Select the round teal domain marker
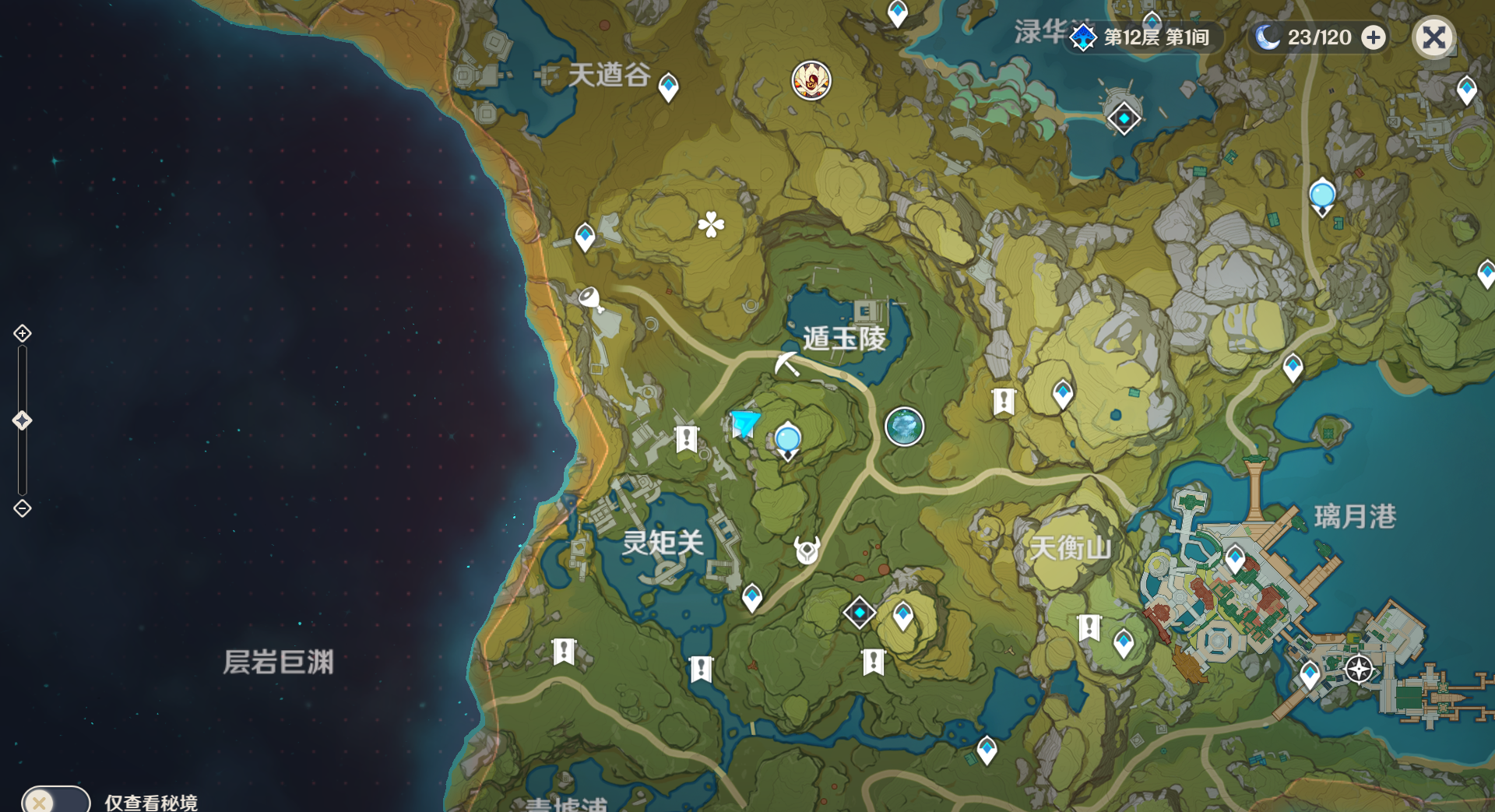Viewport: 1495px width, 812px height. coord(904,427)
